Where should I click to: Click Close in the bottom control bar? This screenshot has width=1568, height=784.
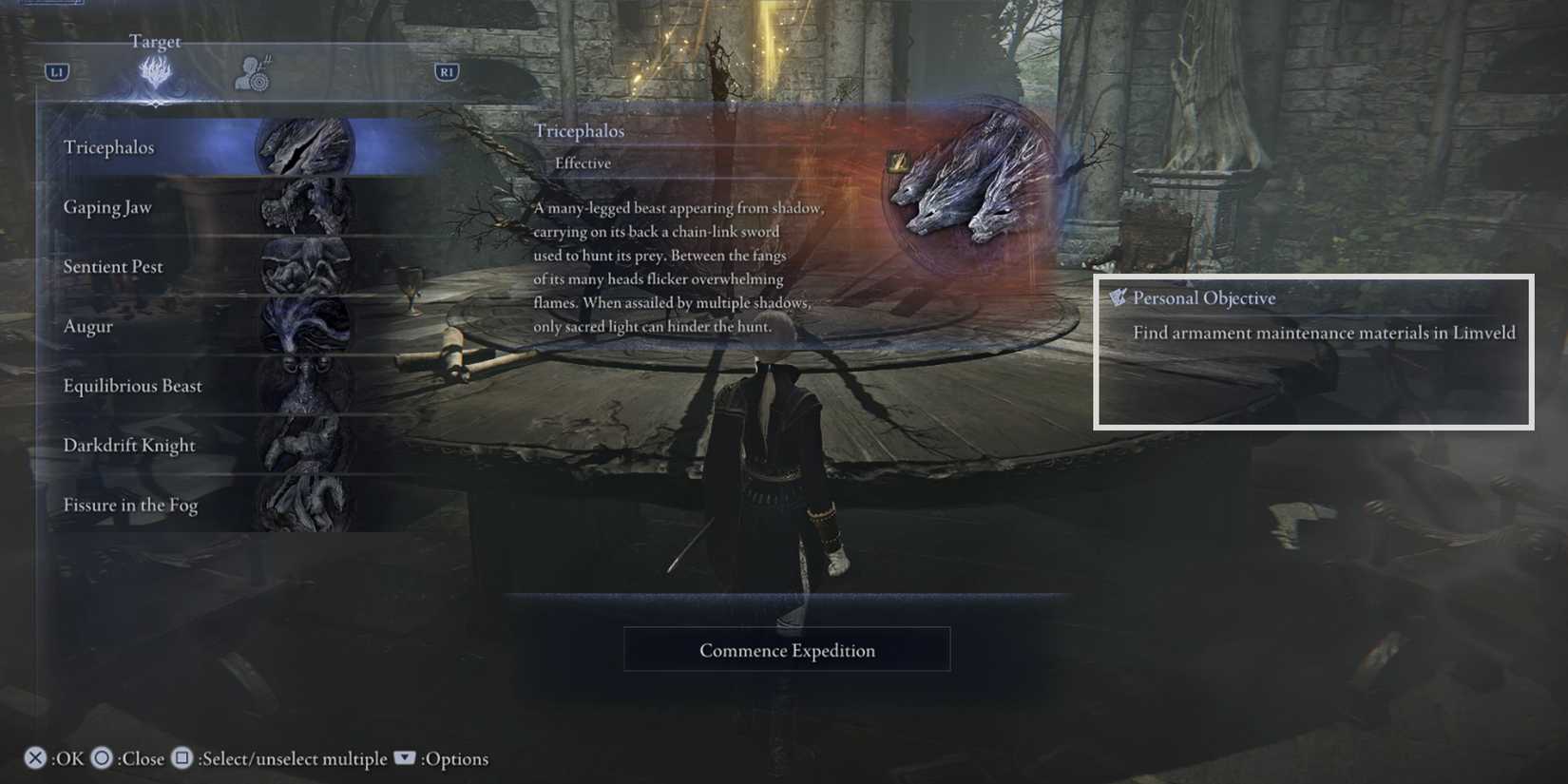(x=102, y=758)
